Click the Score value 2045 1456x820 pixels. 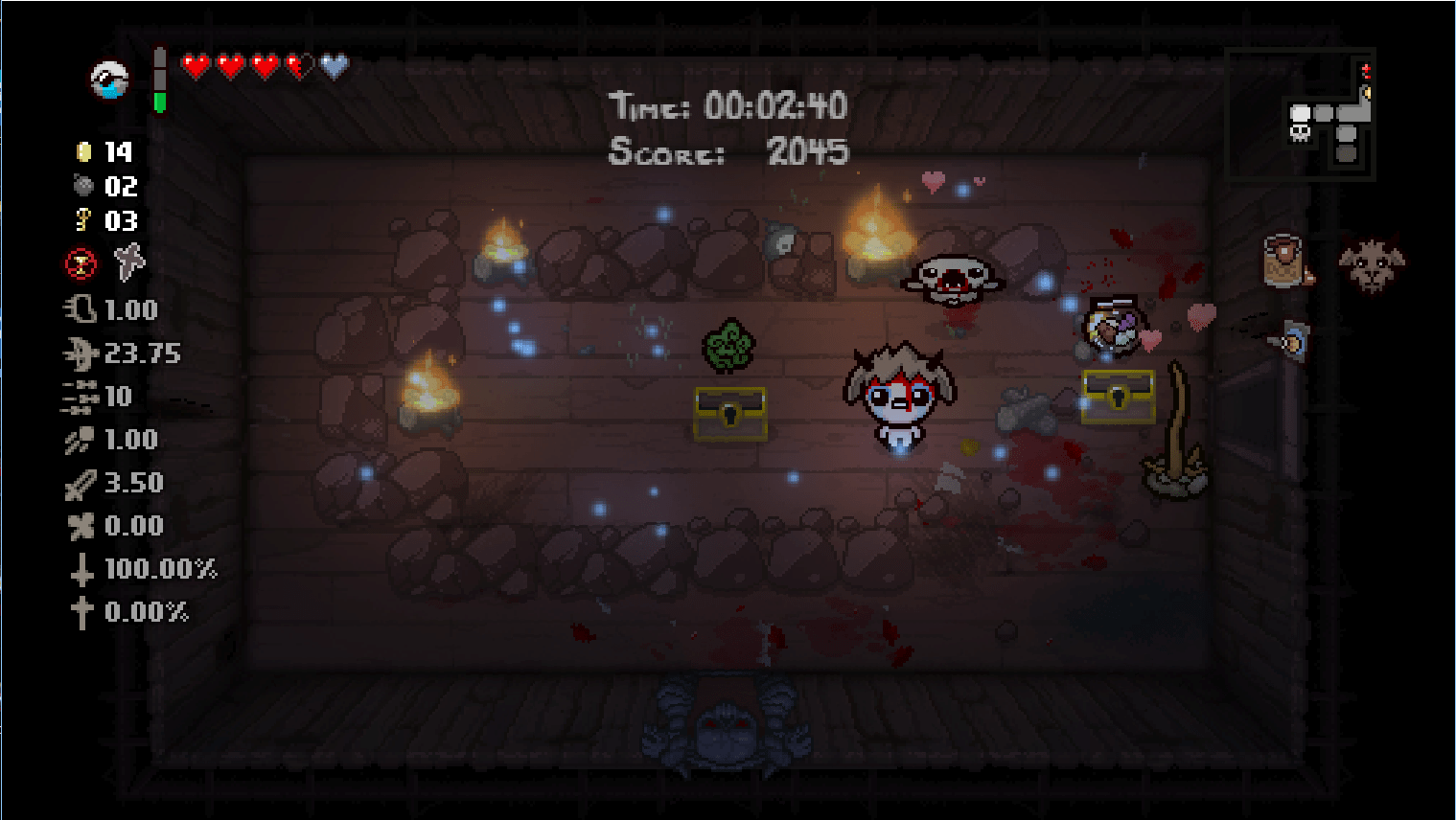point(806,150)
